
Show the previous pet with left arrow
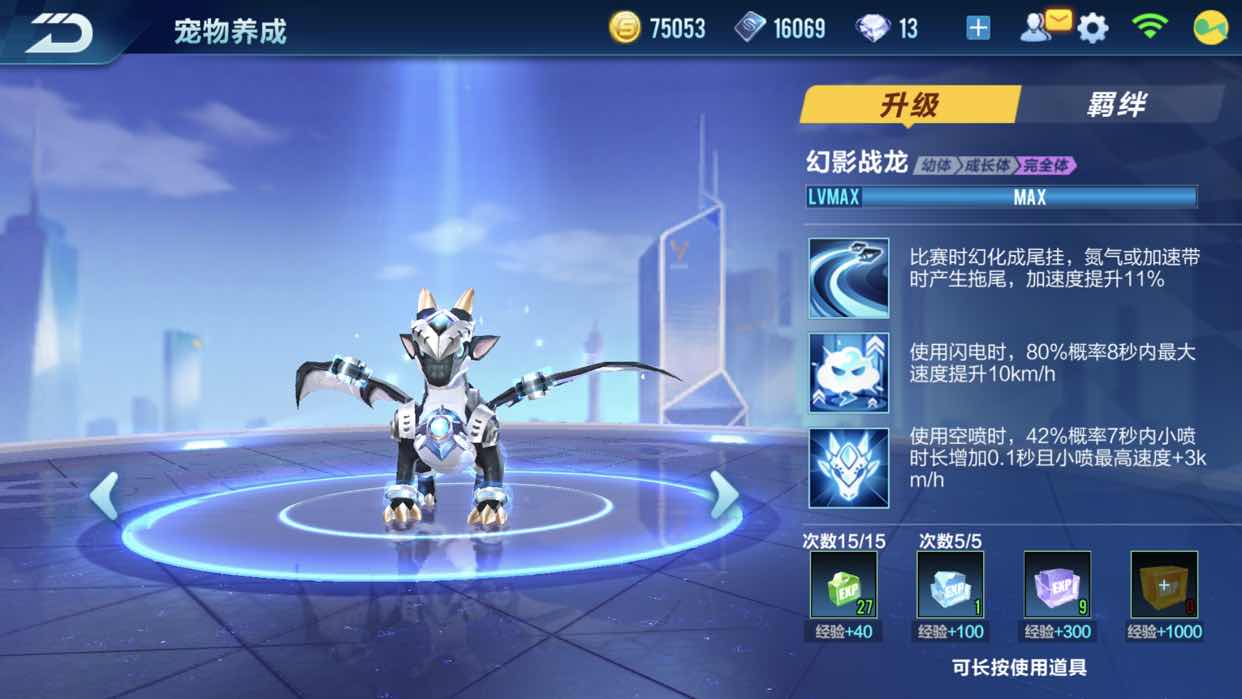104,495
